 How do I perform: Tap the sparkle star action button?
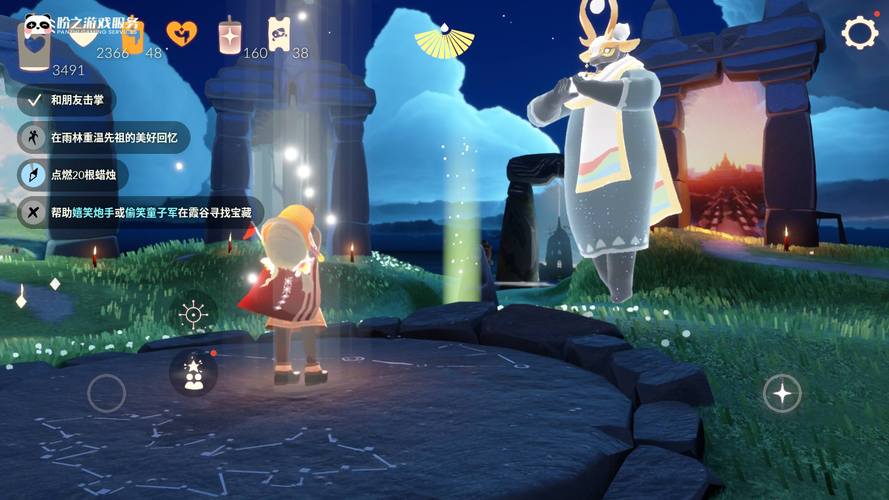point(782,394)
